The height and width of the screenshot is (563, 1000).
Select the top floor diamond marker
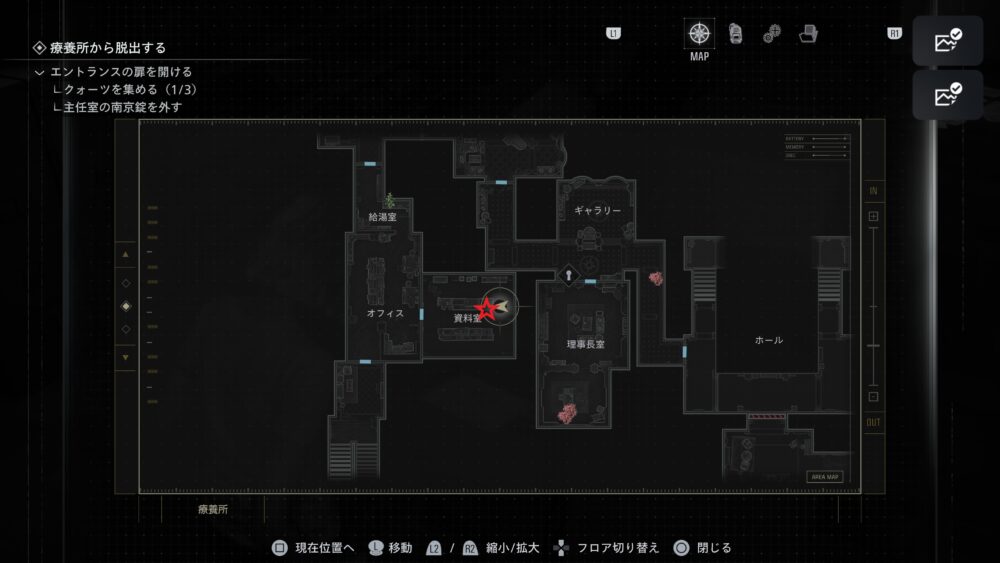pos(125,283)
